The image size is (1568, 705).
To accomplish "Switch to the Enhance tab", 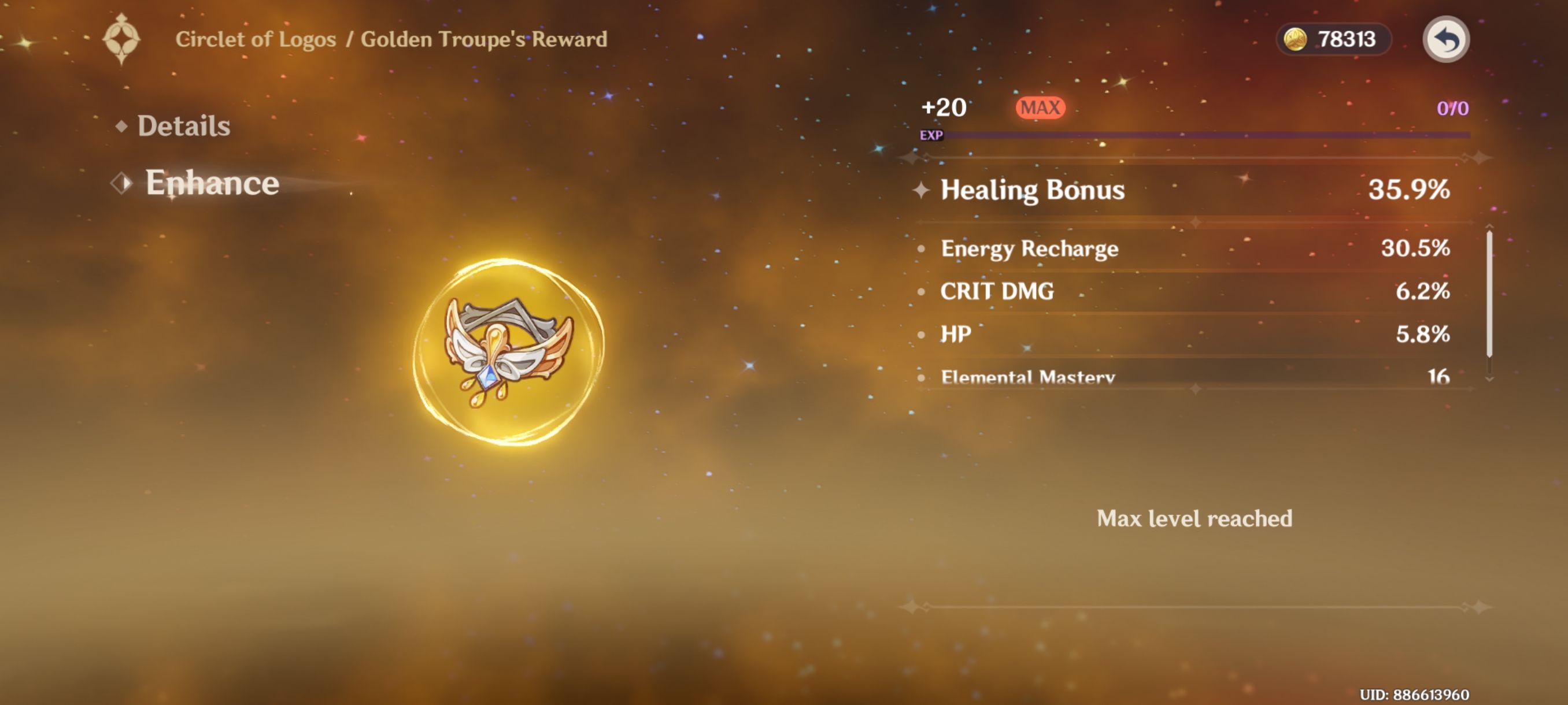I will (212, 182).
